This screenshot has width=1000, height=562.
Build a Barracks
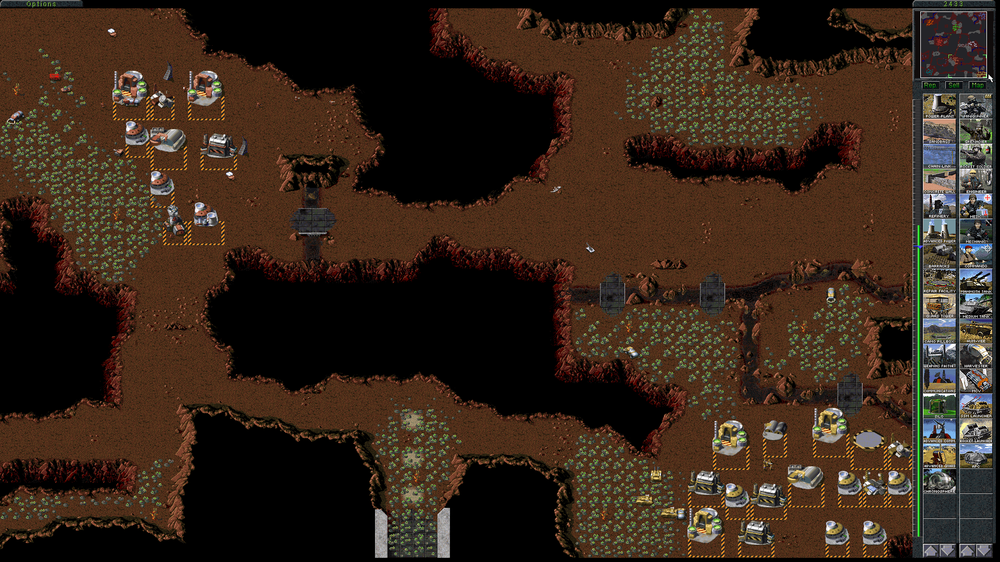click(x=940, y=256)
